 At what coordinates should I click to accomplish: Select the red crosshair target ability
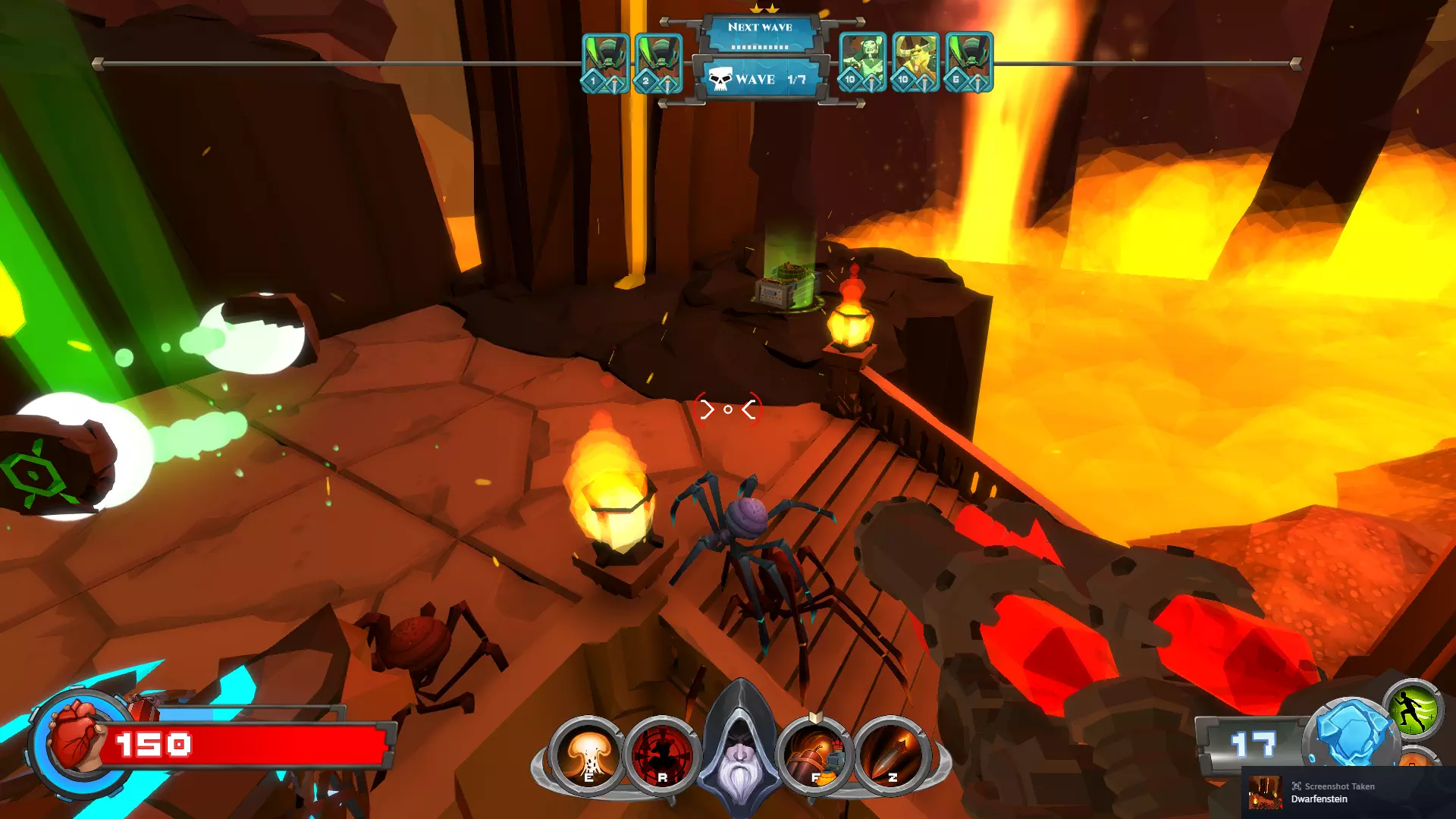[x=662, y=755]
